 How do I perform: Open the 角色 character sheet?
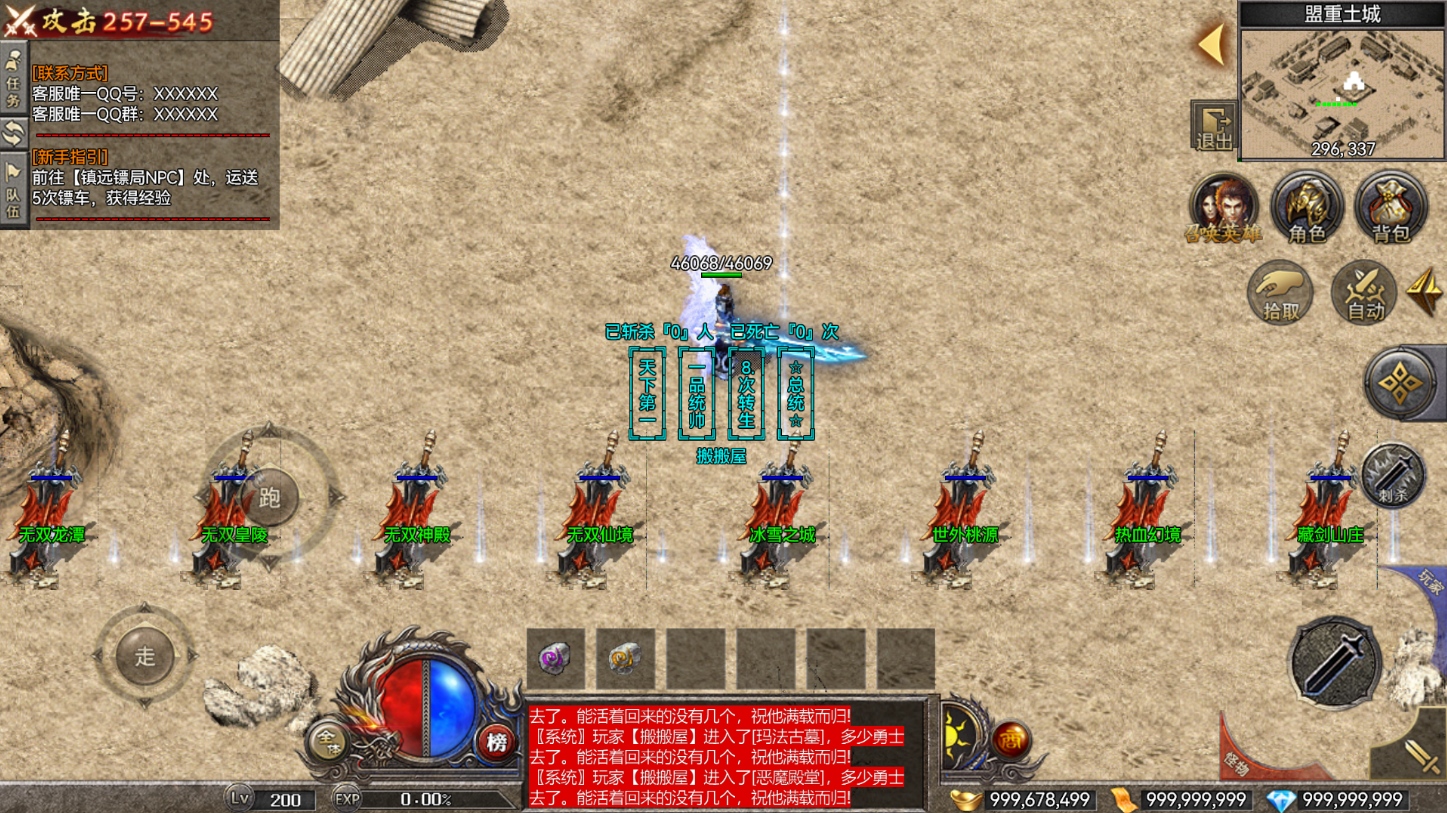1306,208
